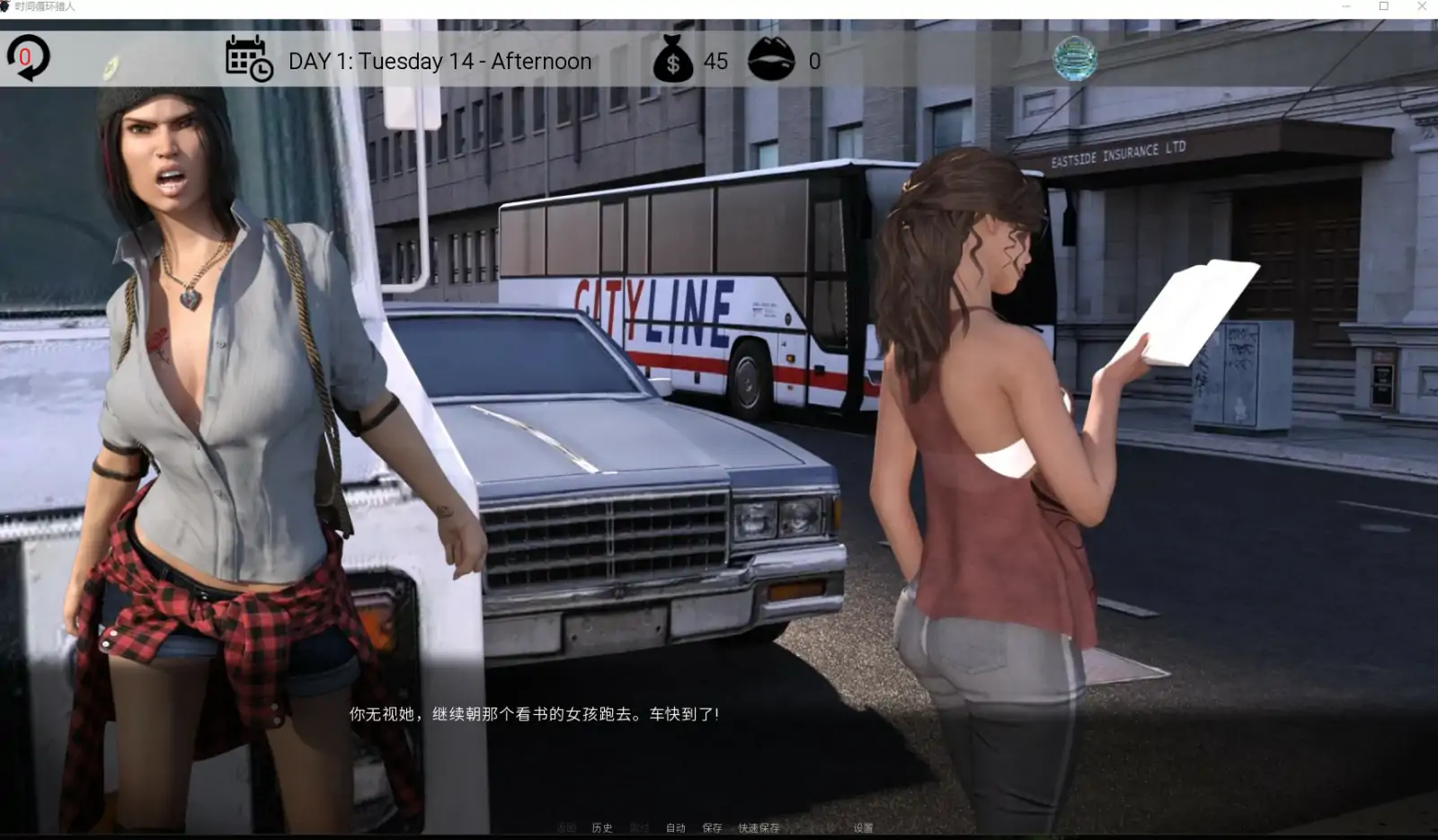The width and height of the screenshot is (1438, 840).
Task: Open the calendar and clock icon
Action: (x=249, y=59)
